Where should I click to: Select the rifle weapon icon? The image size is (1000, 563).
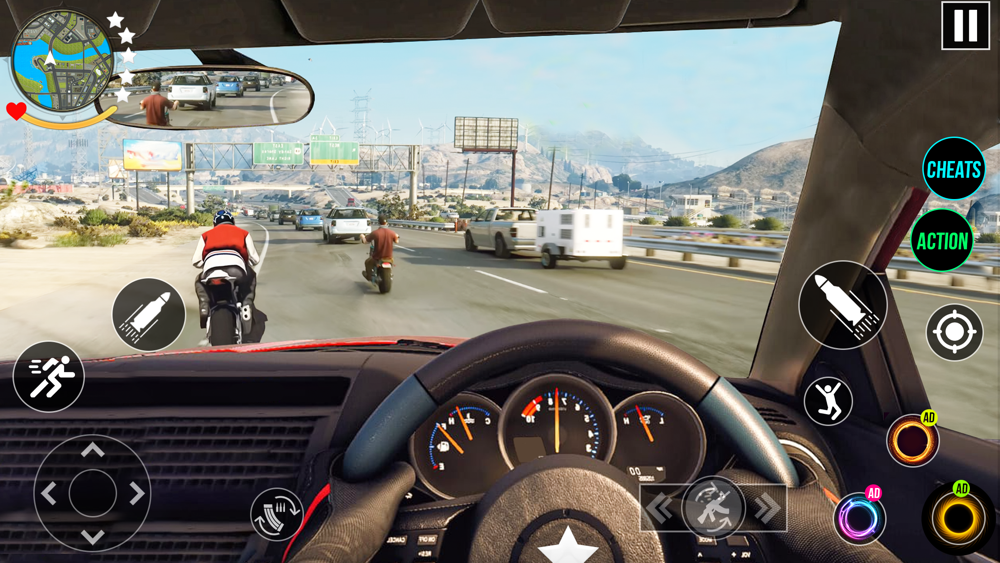[713, 508]
